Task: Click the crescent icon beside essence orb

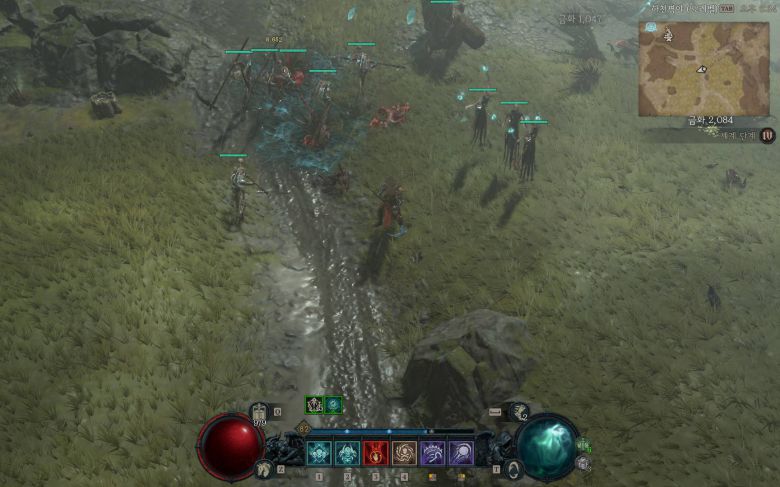Action: [x=514, y=468]
